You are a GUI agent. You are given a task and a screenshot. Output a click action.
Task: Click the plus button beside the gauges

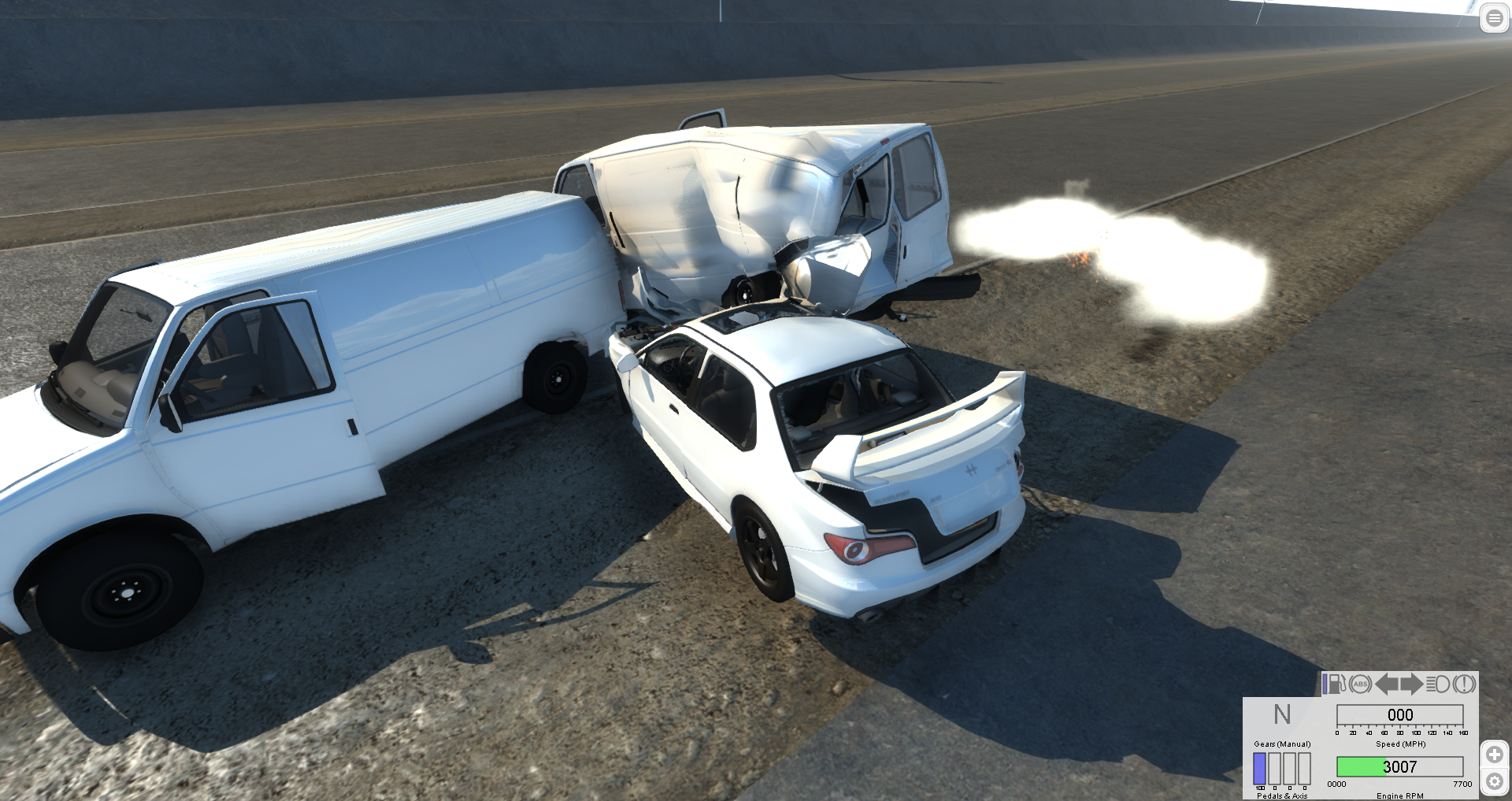[x=1495, y=755]
